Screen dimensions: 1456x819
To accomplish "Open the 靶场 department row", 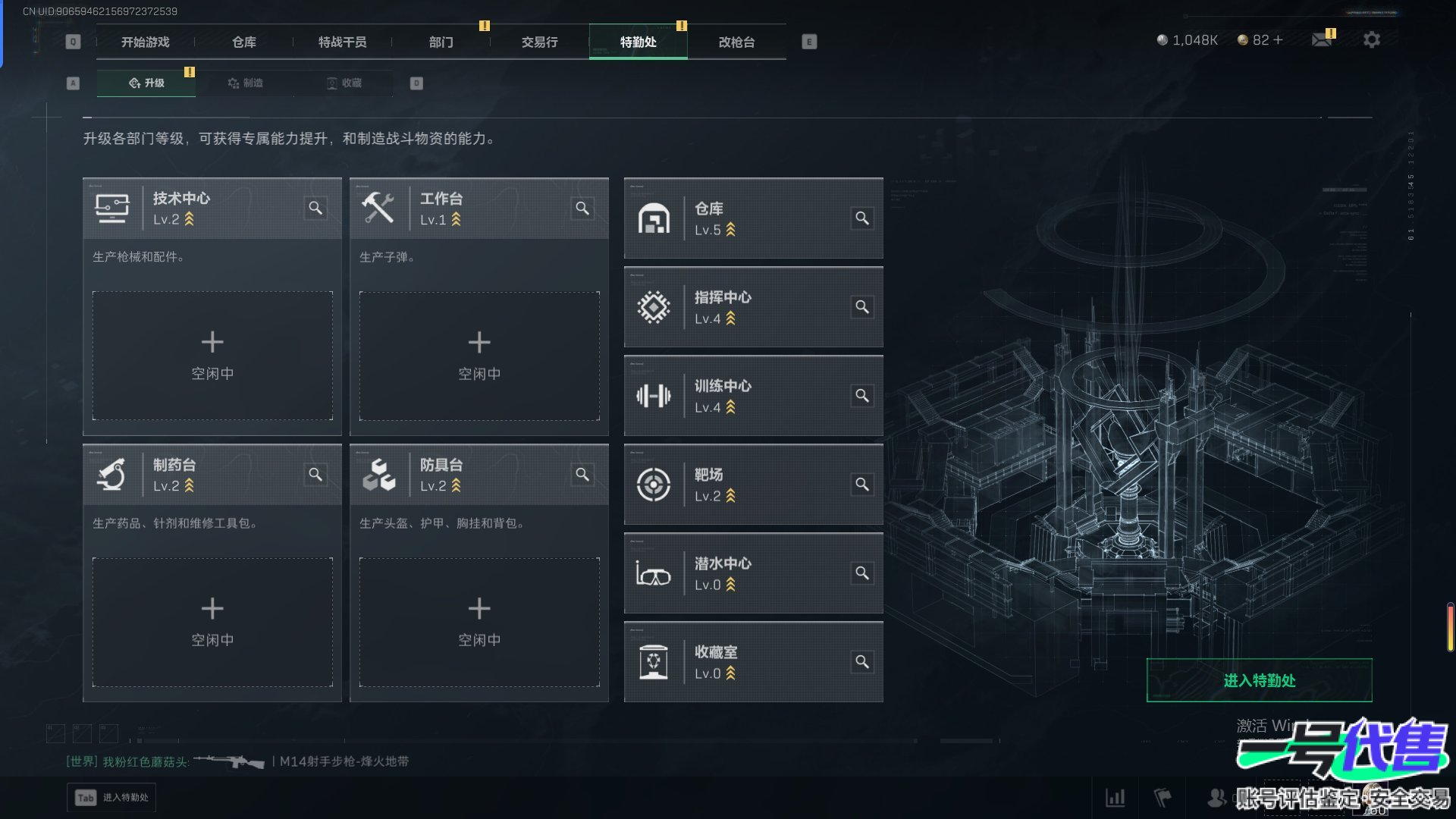I will [753, 485].
